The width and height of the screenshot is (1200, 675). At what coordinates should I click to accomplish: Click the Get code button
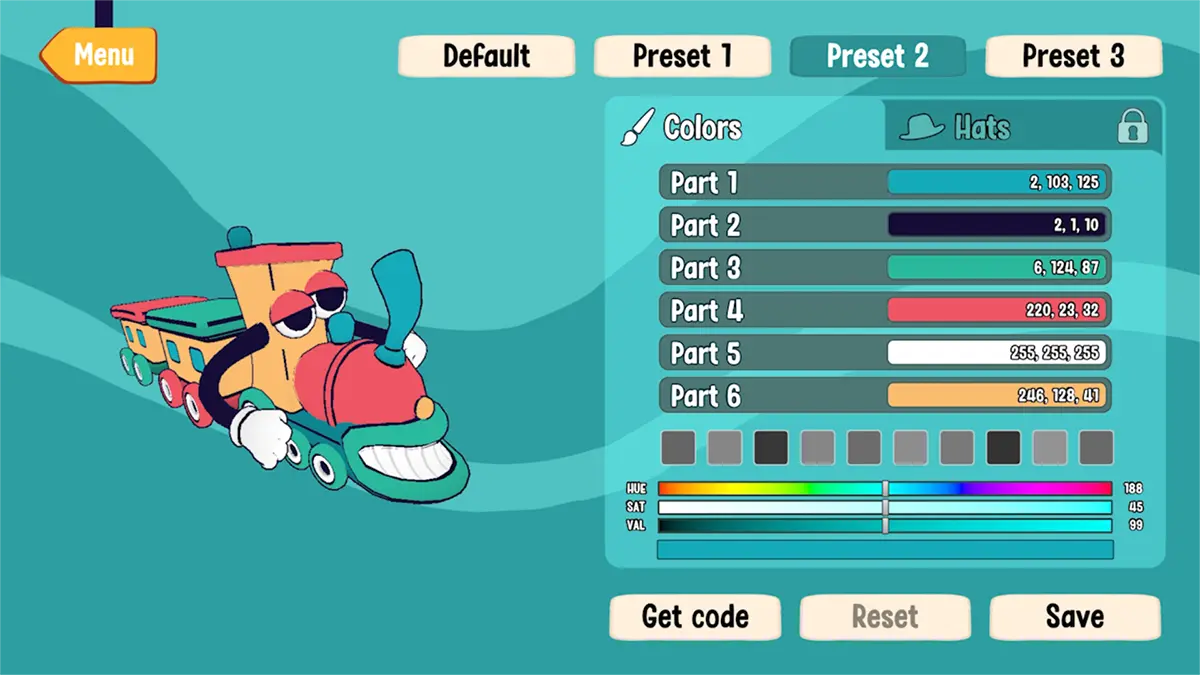click(x=694, y=617)
